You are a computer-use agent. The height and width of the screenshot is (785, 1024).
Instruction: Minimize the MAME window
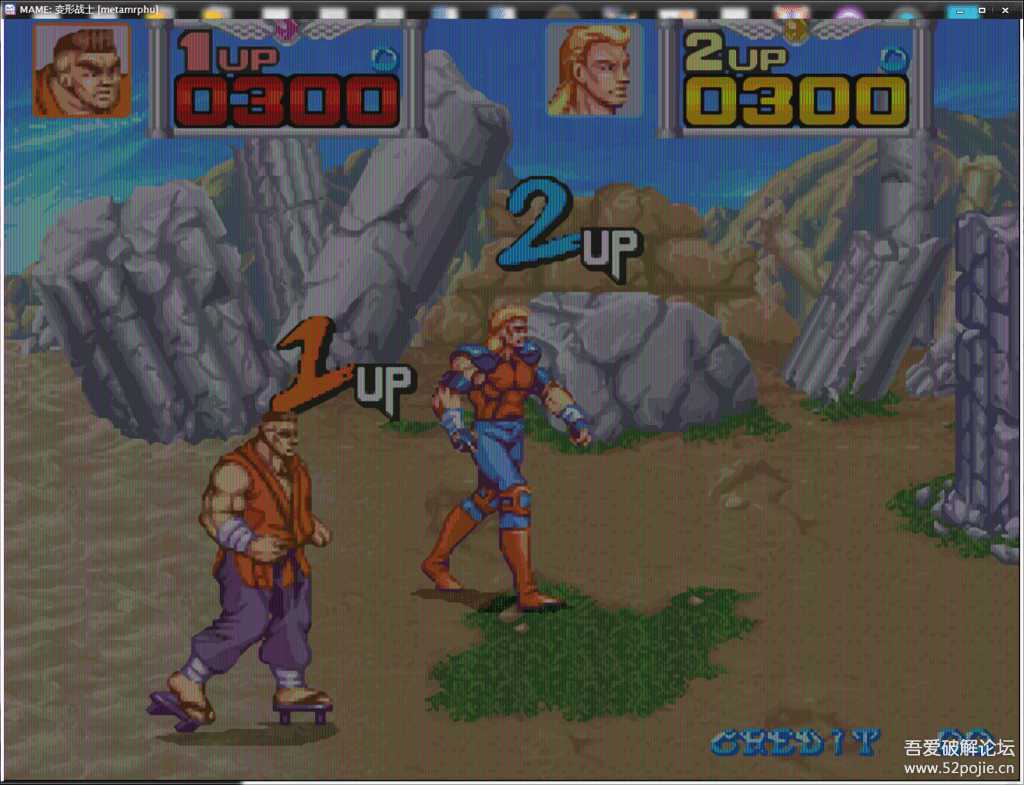960,9
